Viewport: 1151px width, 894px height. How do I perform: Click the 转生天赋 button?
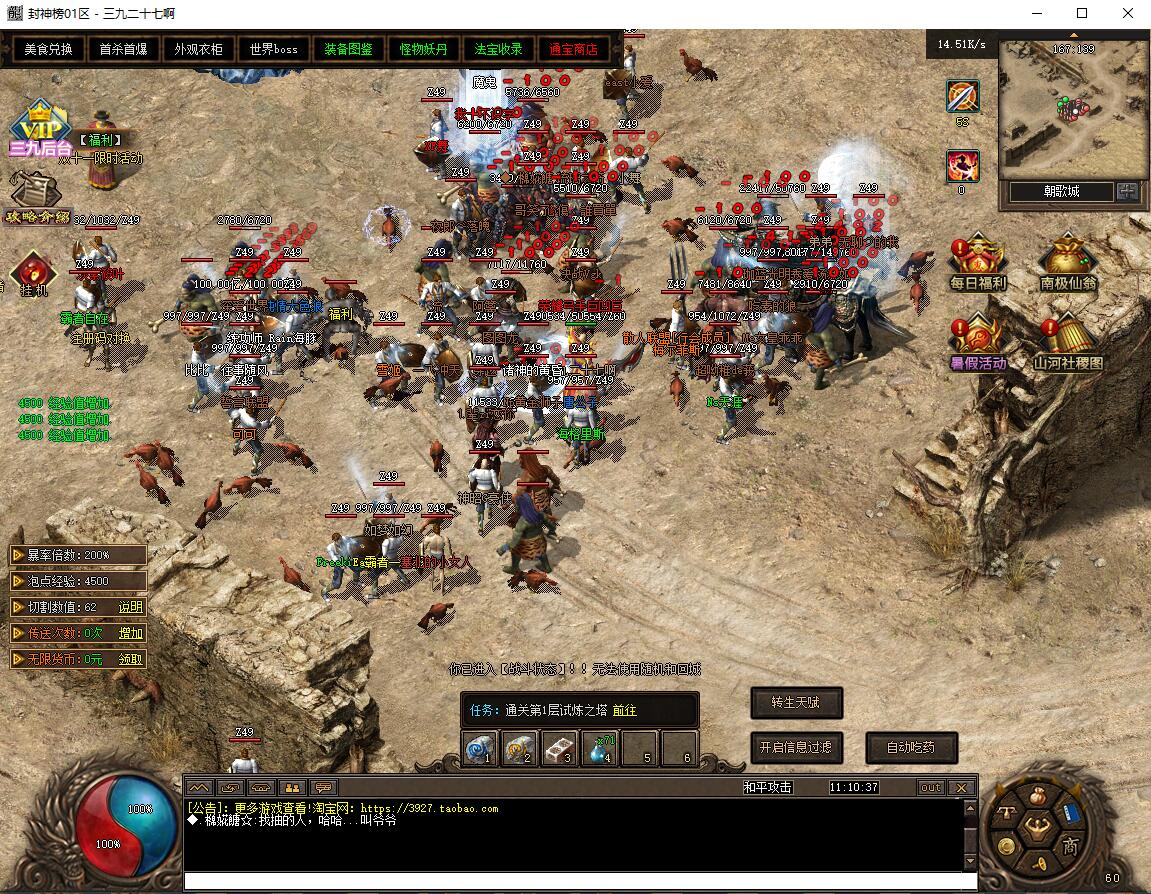pyautogui.click(x=796, y=703)
